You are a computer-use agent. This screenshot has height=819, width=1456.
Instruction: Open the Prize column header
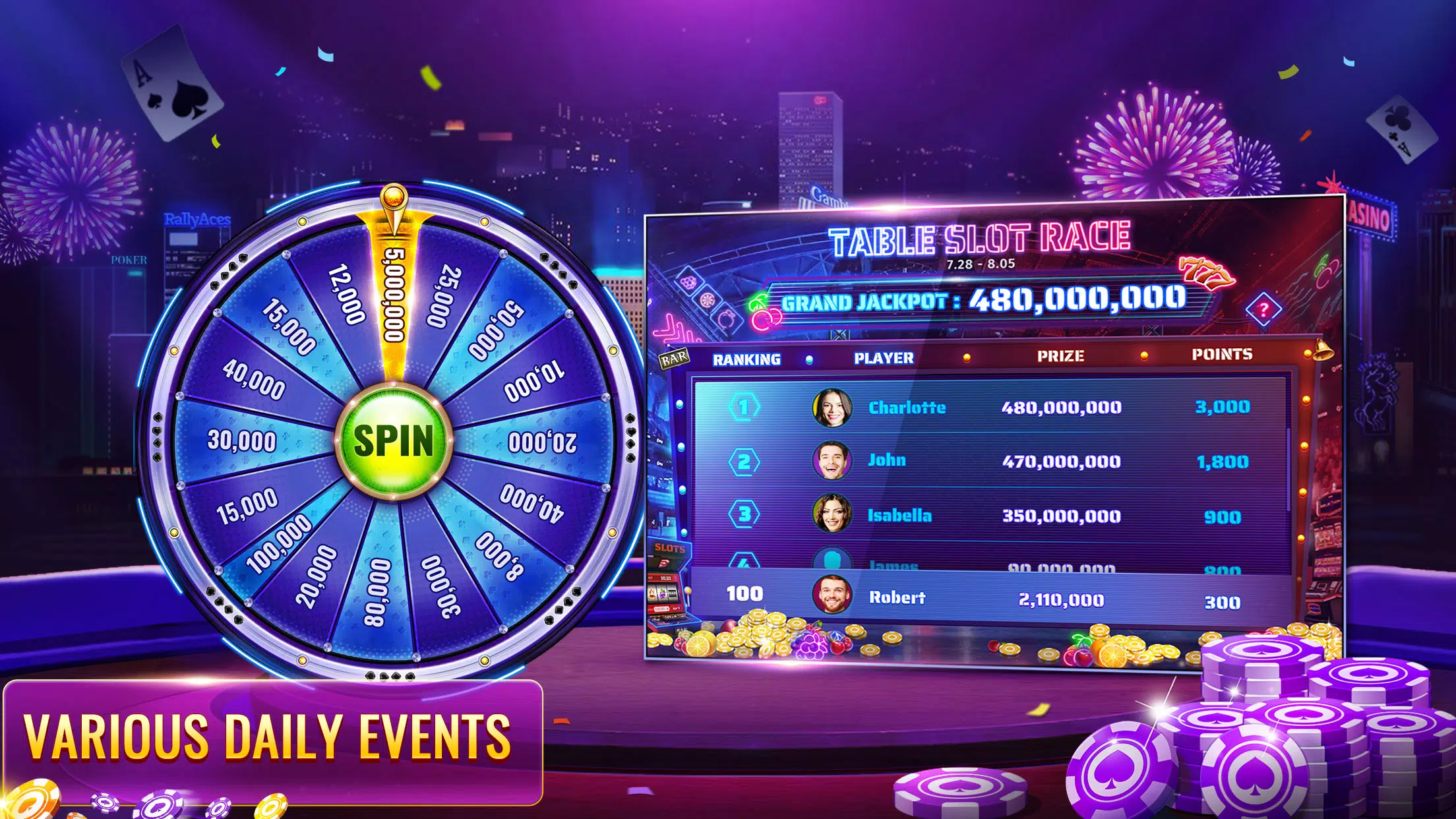pos(1059,355)
